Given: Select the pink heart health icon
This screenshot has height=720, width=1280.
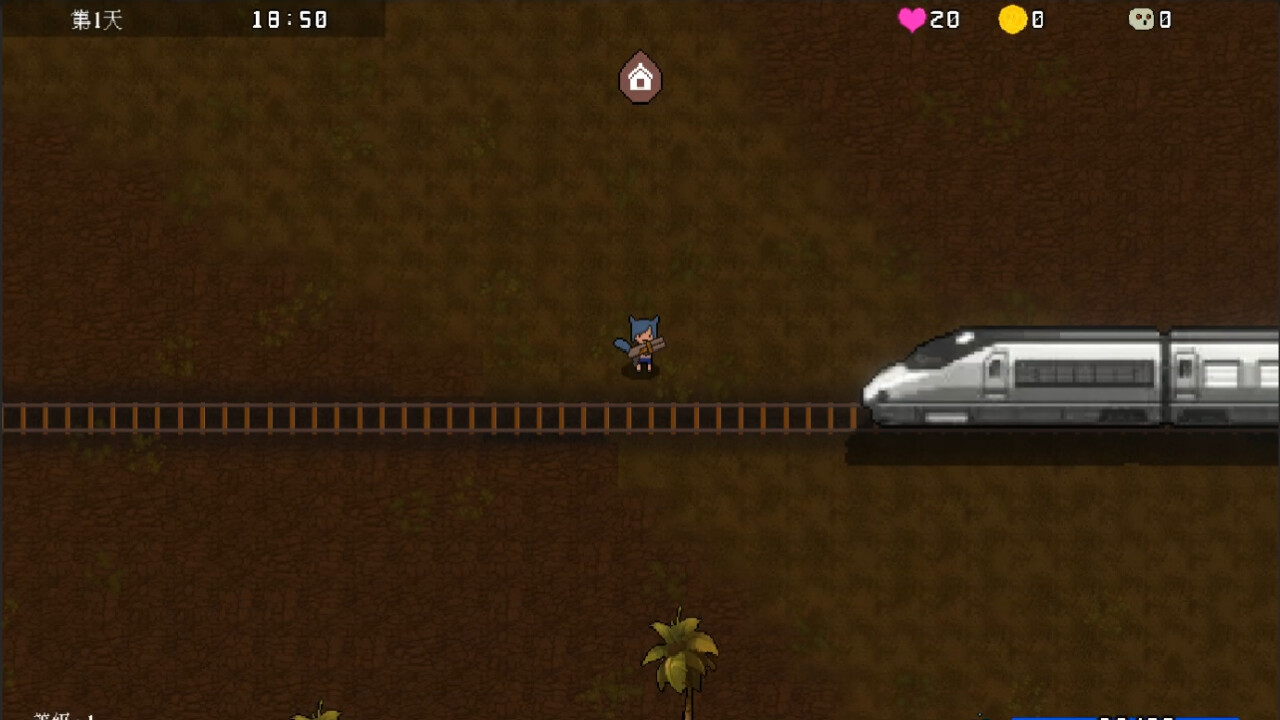Looking at the screenshot, I should tap(911, 18).
